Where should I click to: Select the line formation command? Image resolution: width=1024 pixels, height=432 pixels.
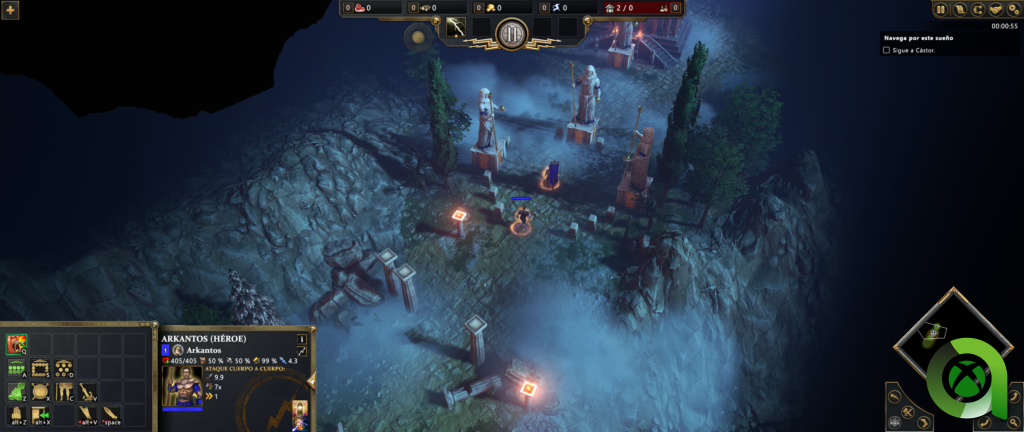coord(16,369)
